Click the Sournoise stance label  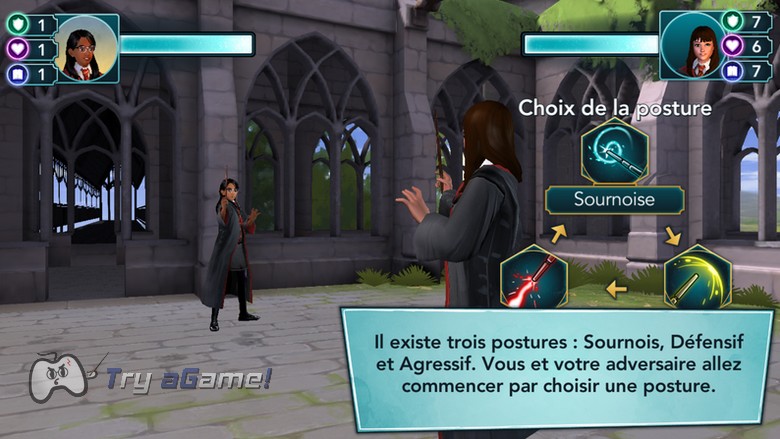(614, 200)
